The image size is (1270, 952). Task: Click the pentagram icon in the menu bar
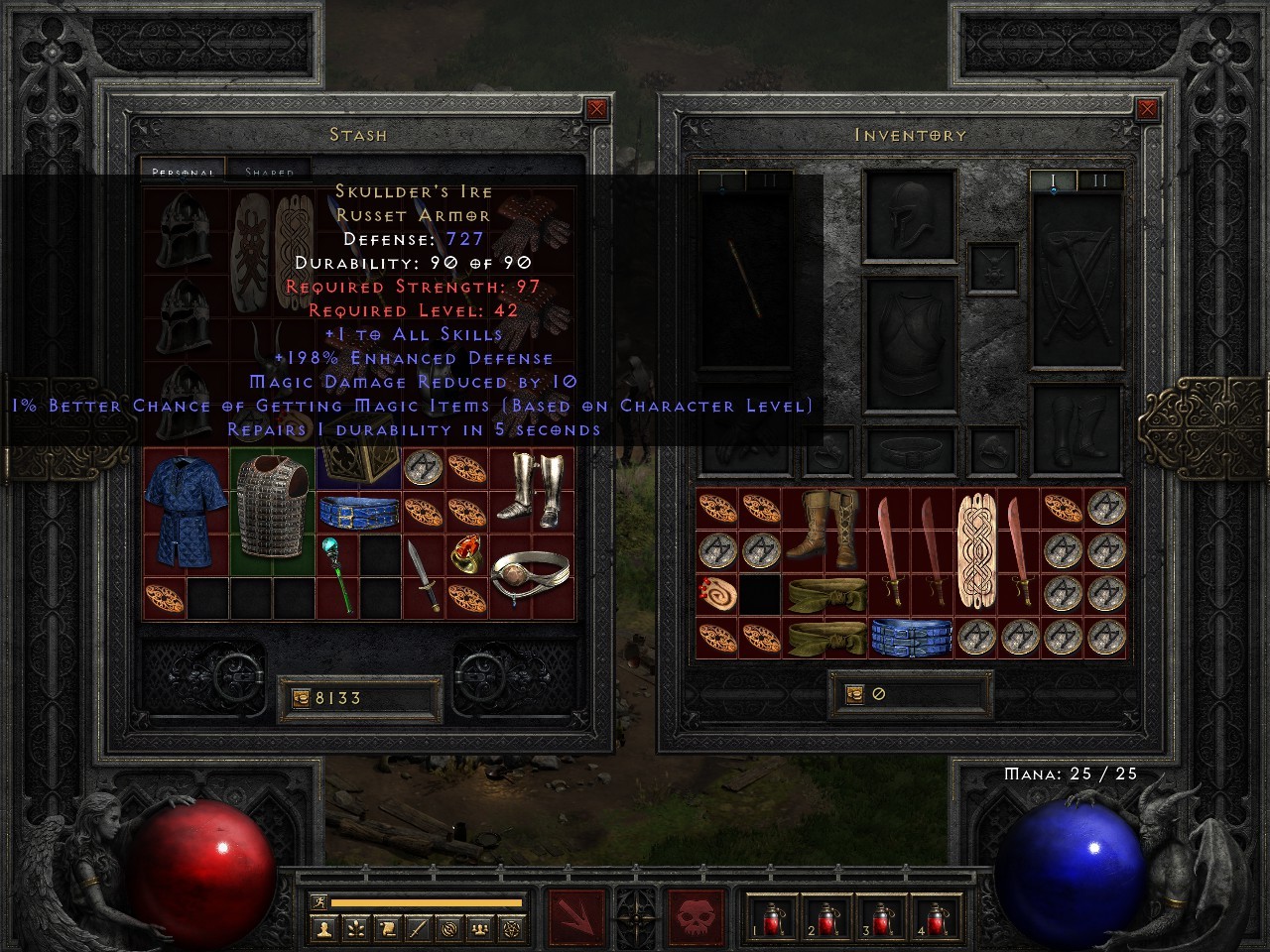click(x=510, y=928)
